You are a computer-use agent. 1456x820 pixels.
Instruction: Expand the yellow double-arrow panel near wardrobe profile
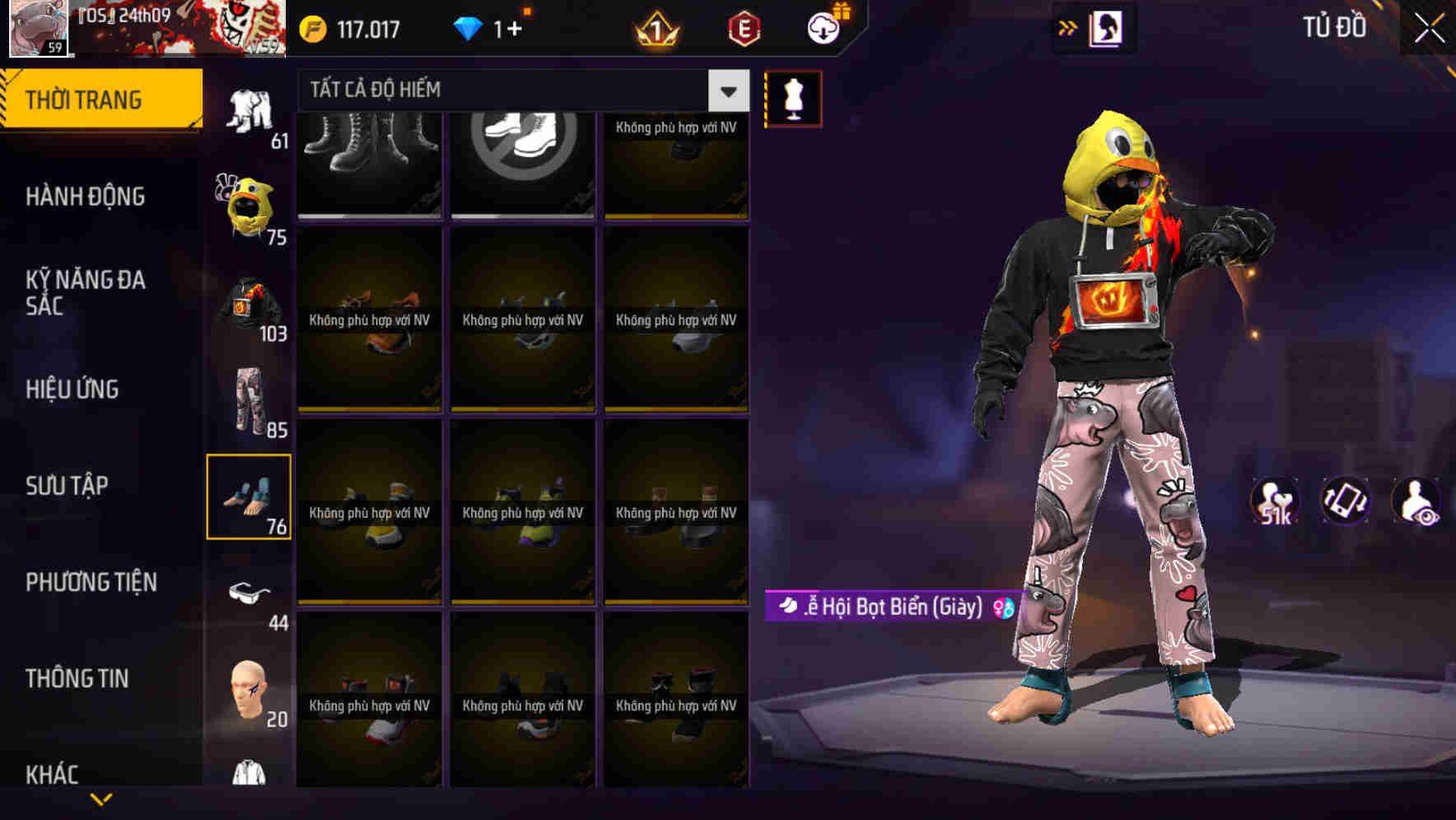point(1068,27)
